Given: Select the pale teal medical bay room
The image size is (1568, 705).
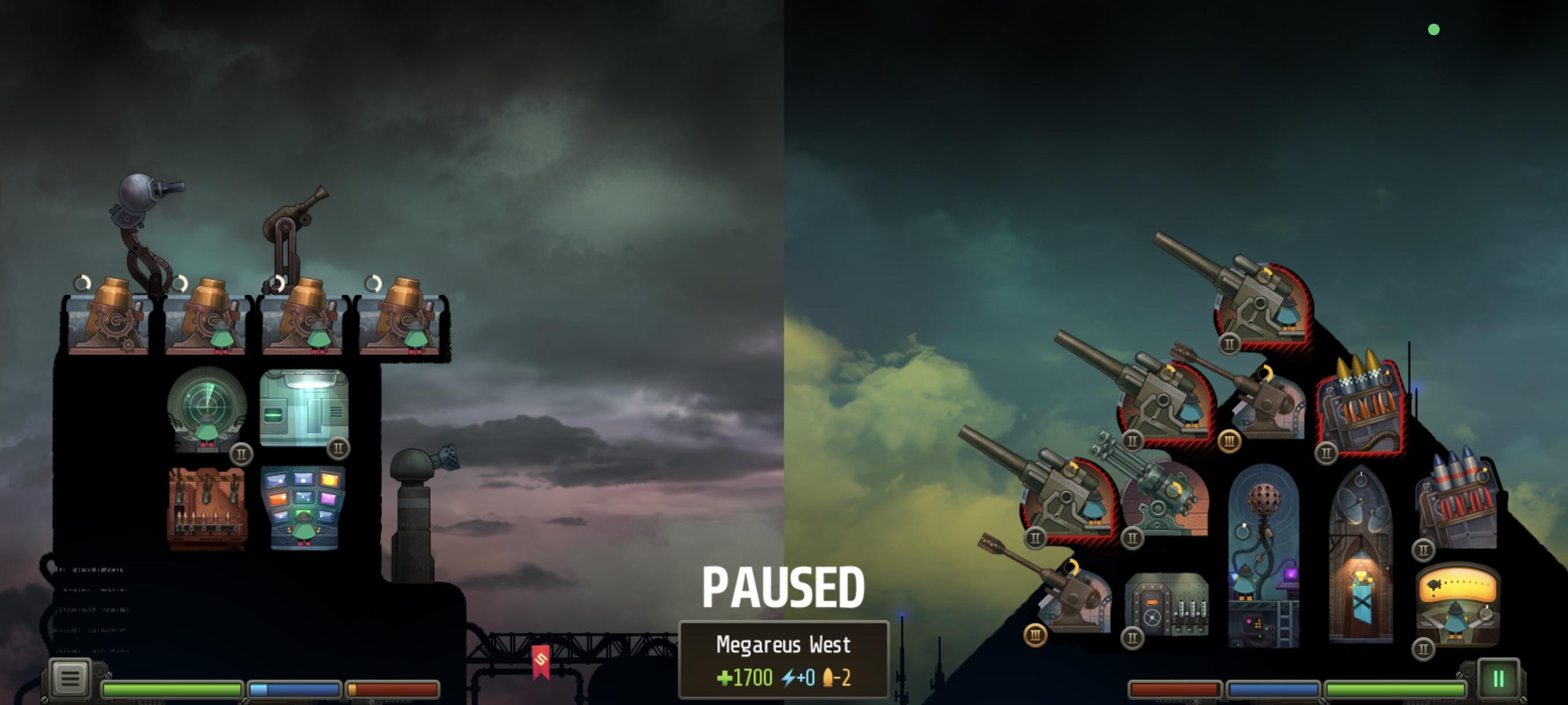Looking at the screenshot, I should click(304, 406).
